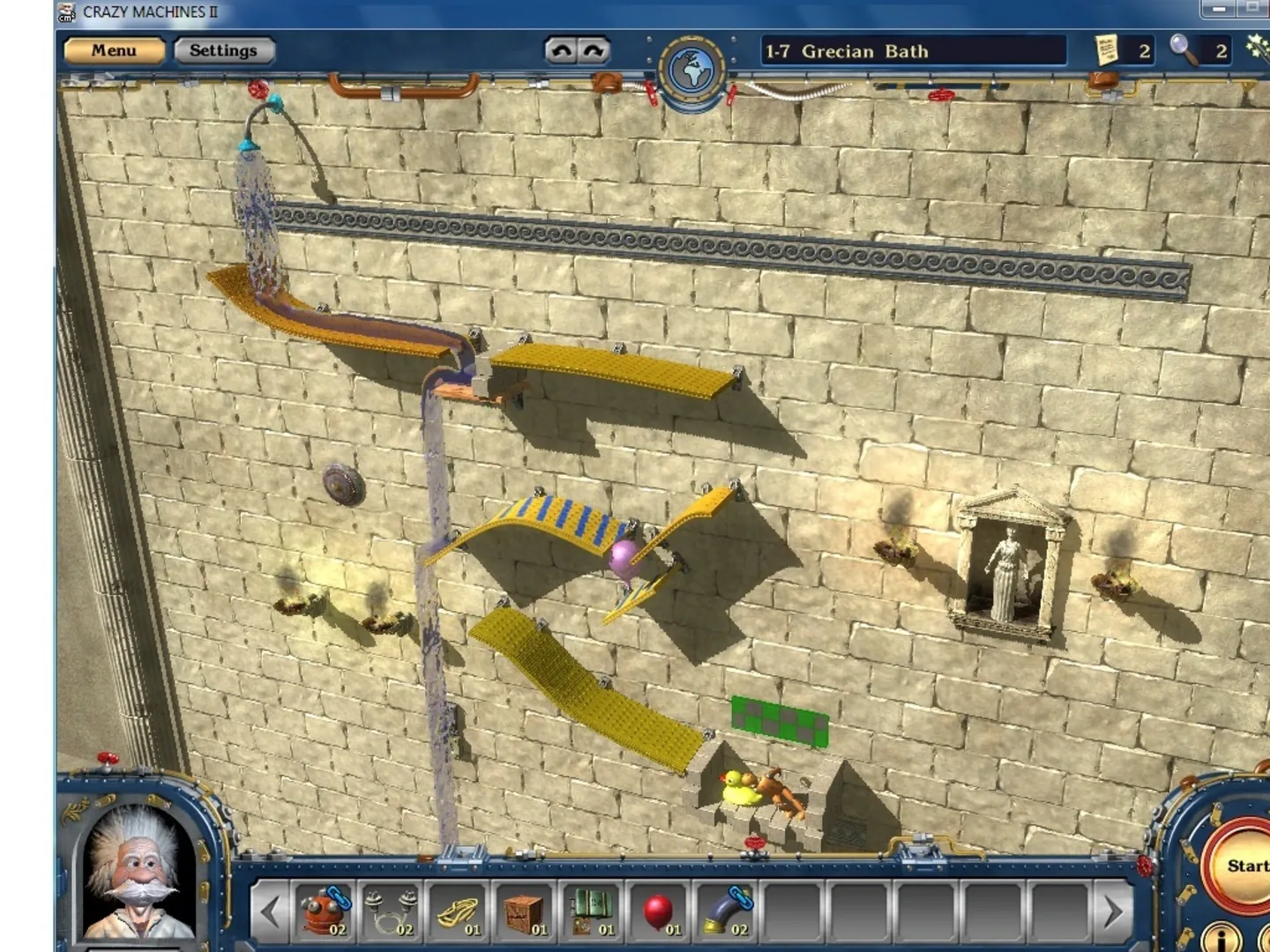This screenshot has width=1270, height=952.
Task: Open the Settings panel
Action: pyautogui.click(x=224, y=51)
